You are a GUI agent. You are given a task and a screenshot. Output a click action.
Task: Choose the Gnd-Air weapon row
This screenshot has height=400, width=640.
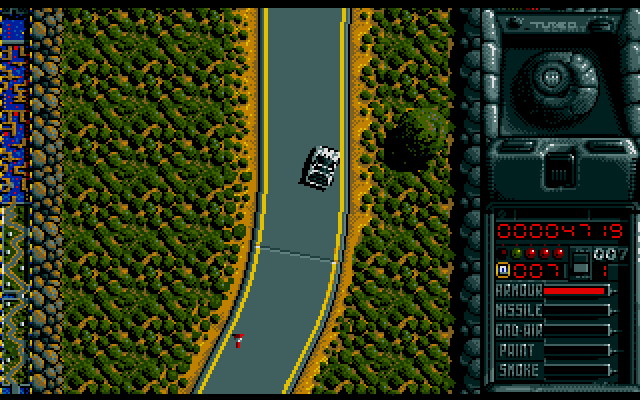pyautogui.click(x=553, y=330)
